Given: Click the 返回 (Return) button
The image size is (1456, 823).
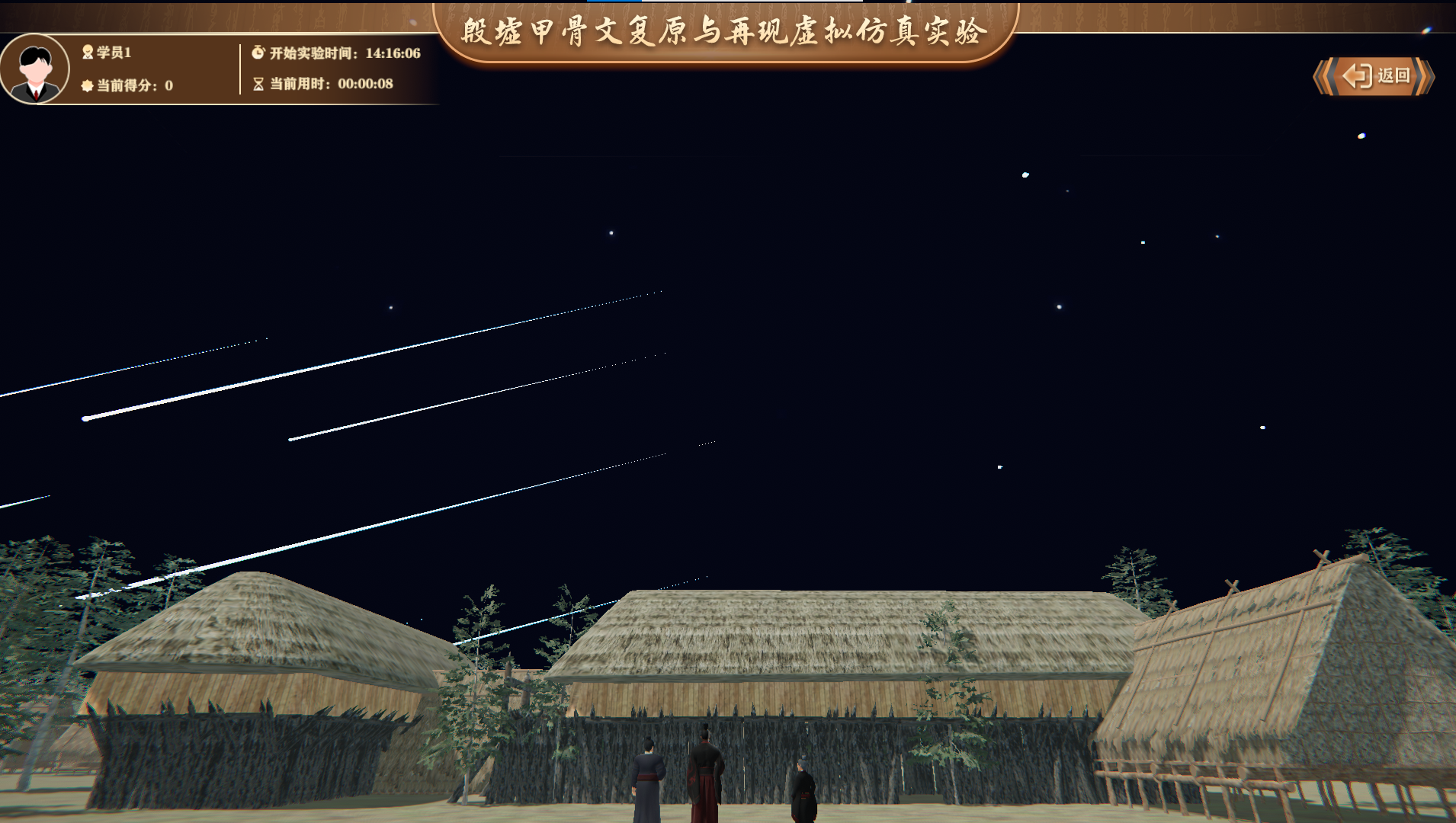Looking at the screenshot, I should tap(1374, 76).
